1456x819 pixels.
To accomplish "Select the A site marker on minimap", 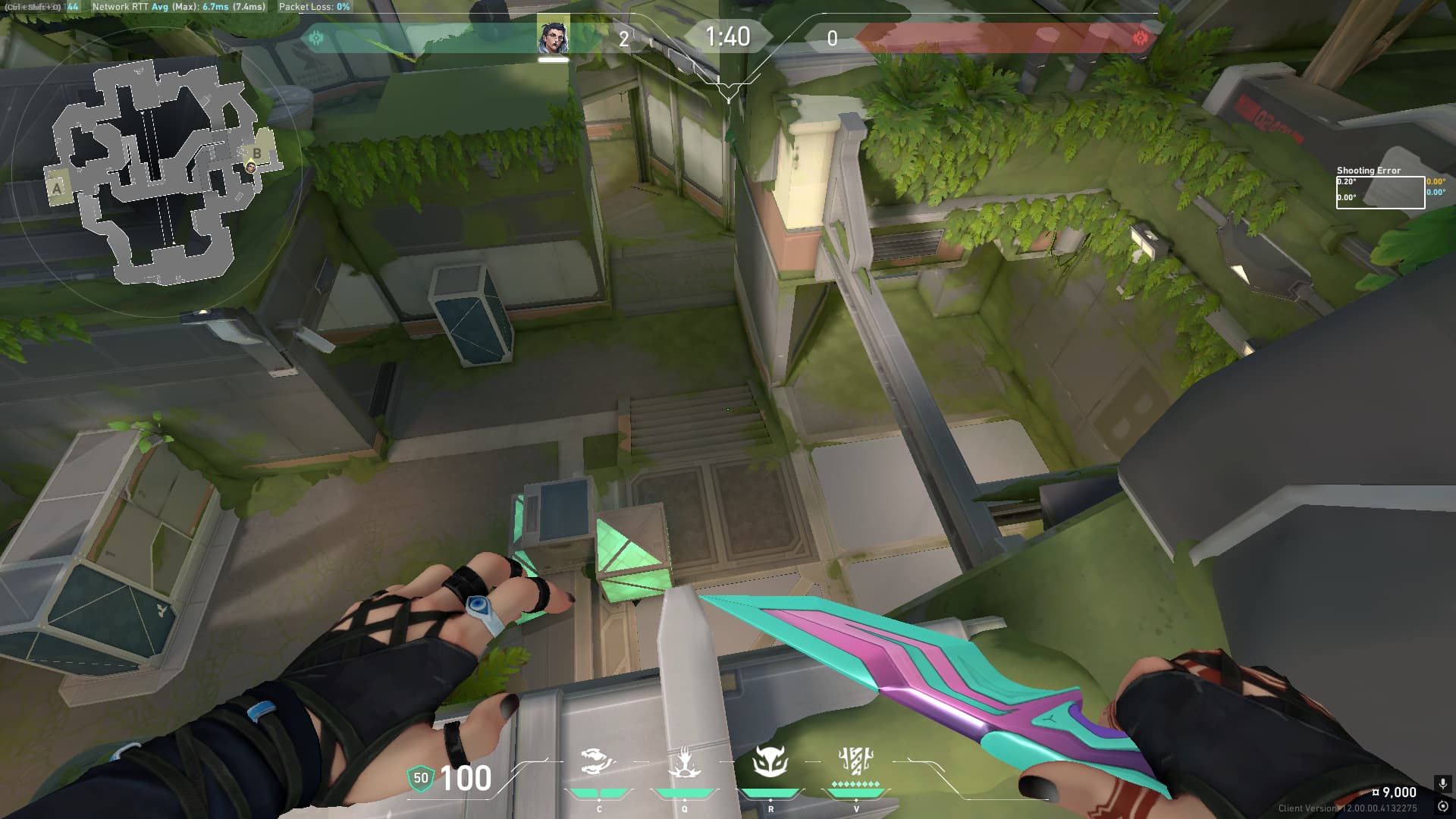I will click(57, 188).
